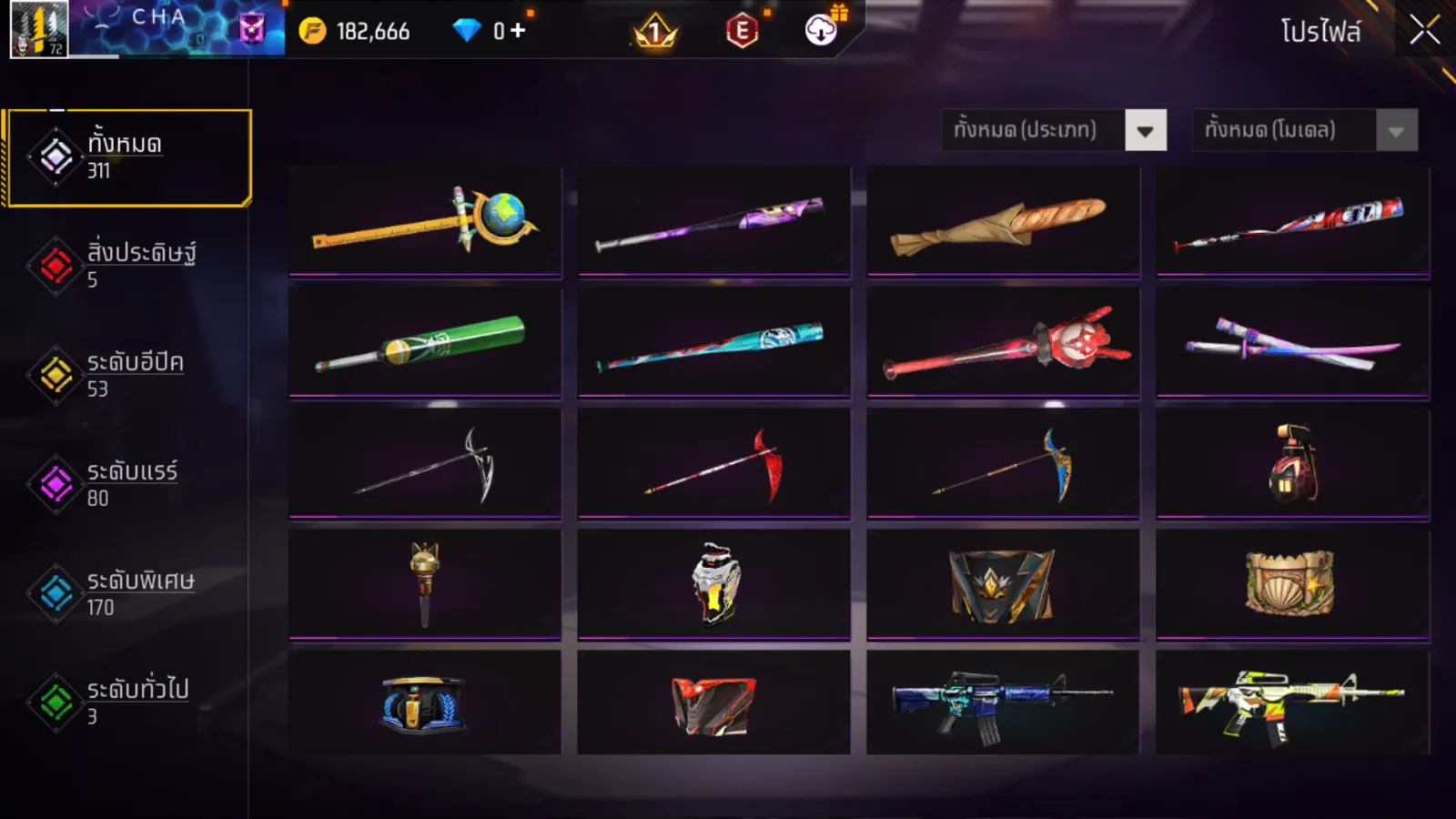This screenshot has width=1456, height=819.
Task: Select the ทั้งหมด (311) category tab
Action: click(x=128, y=158)
